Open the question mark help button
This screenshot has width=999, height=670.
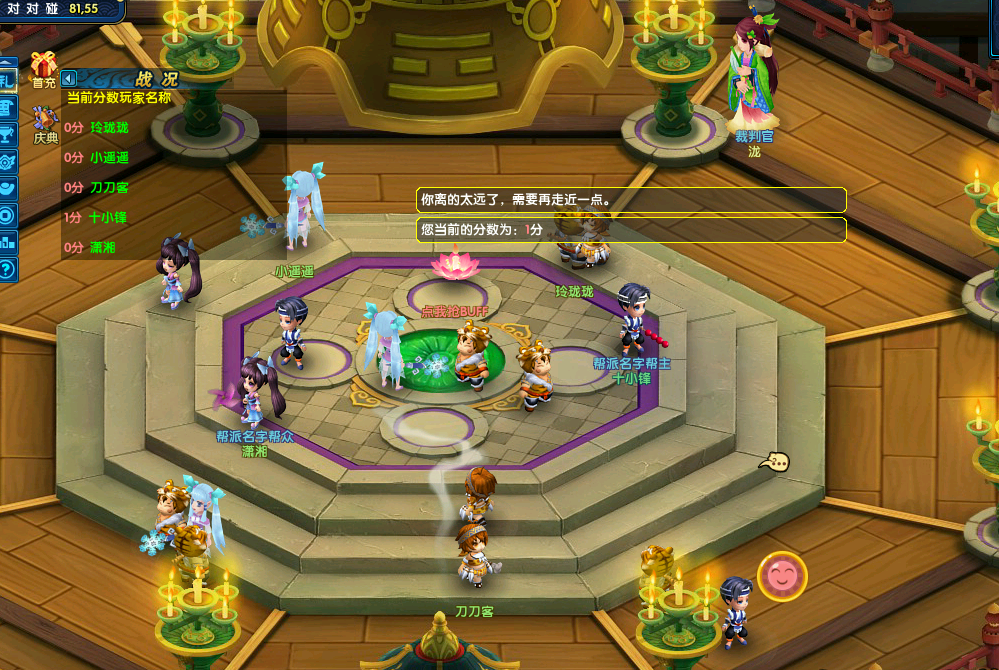tap(7, 268)
